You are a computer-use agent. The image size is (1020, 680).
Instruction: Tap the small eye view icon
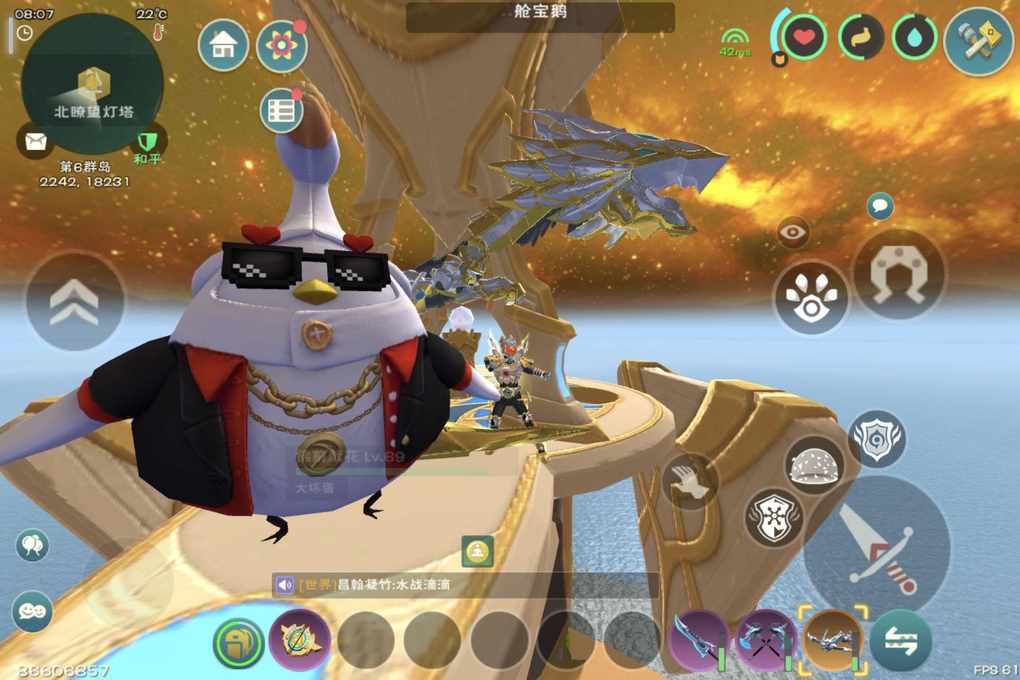click(x=794, y=233)
